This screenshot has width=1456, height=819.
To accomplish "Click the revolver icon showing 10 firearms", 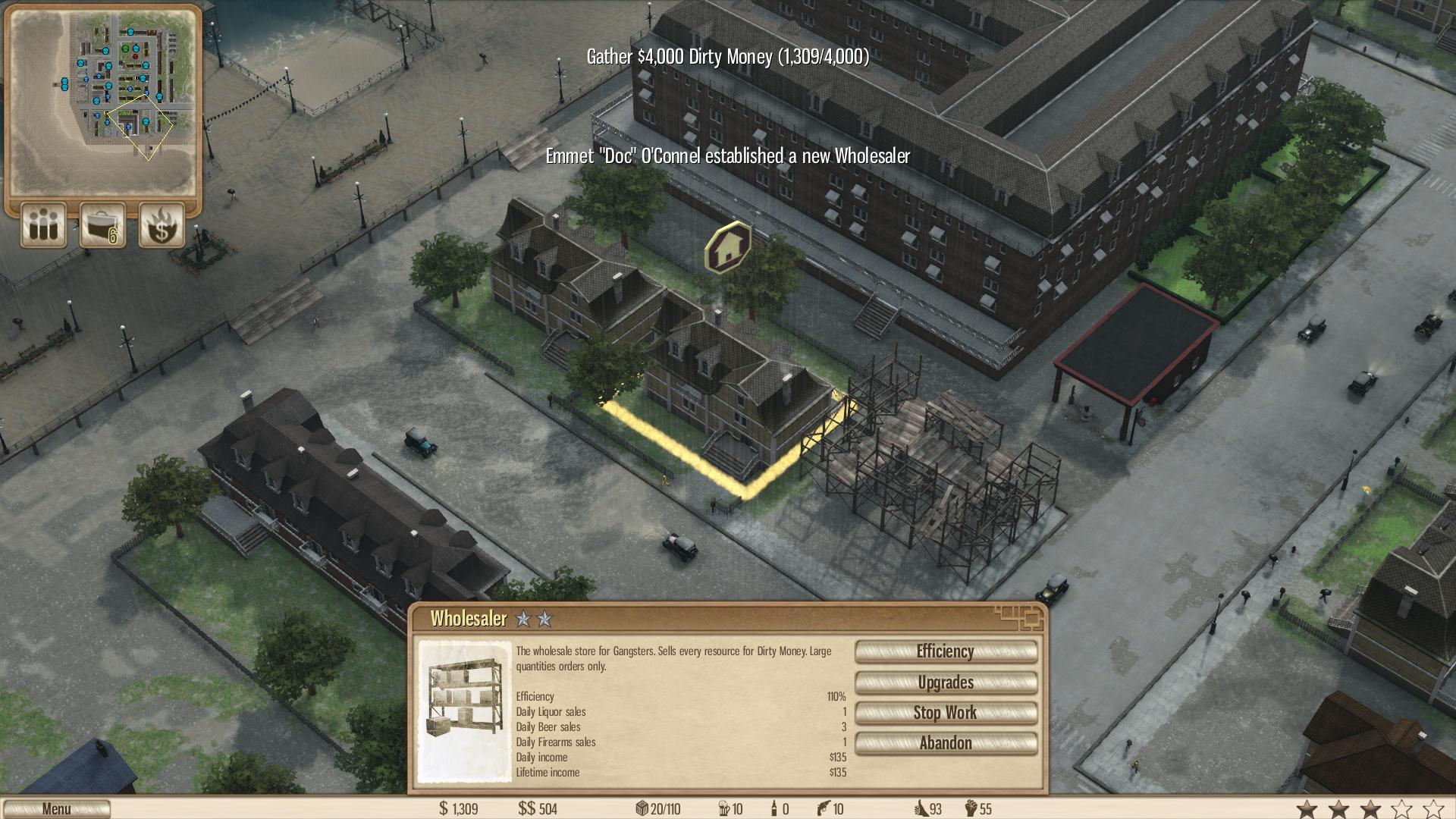I will click(824, 808).
